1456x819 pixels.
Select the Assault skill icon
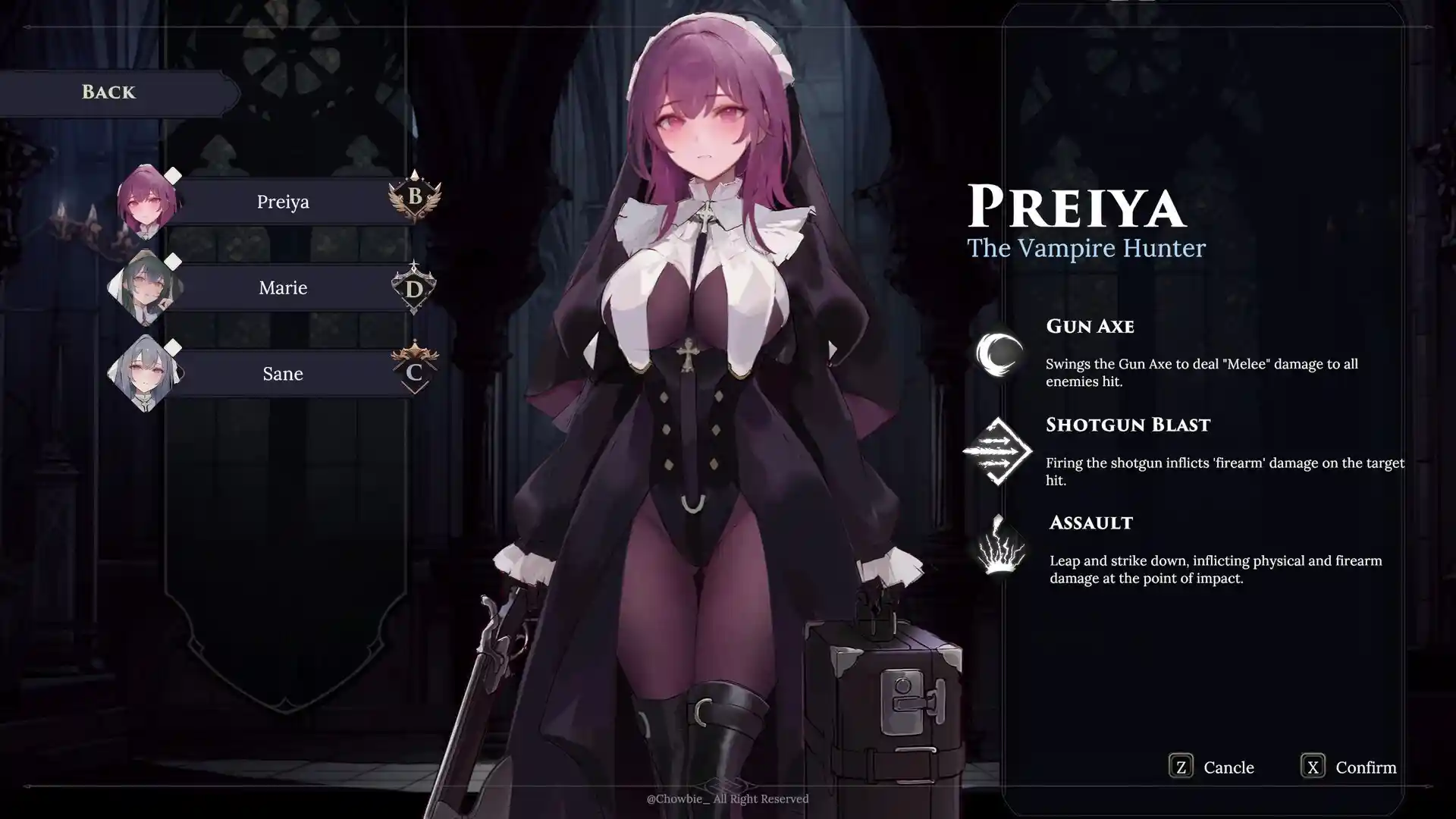click(999, 548)
